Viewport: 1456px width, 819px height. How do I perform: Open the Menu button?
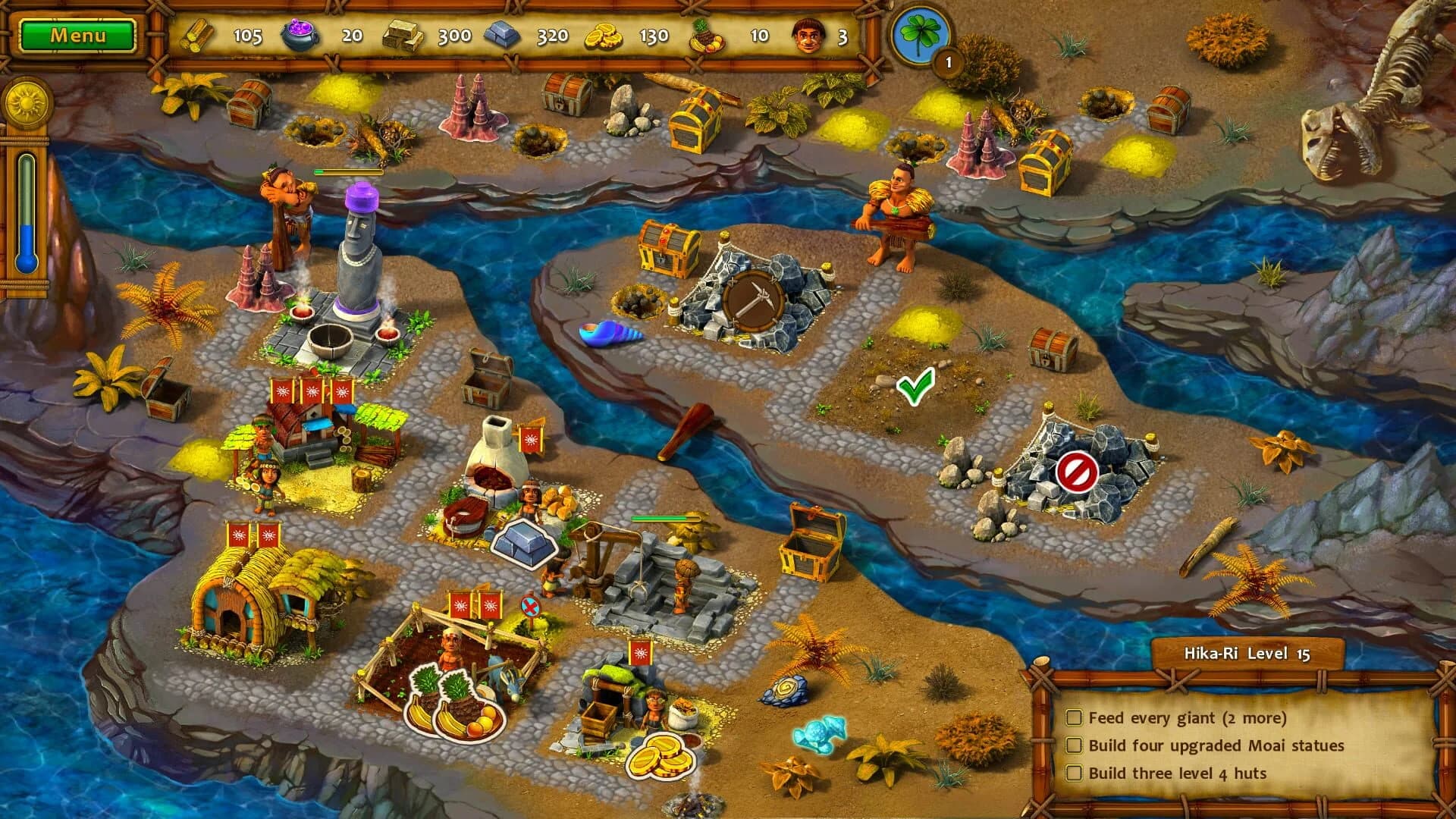coord(79,33)
